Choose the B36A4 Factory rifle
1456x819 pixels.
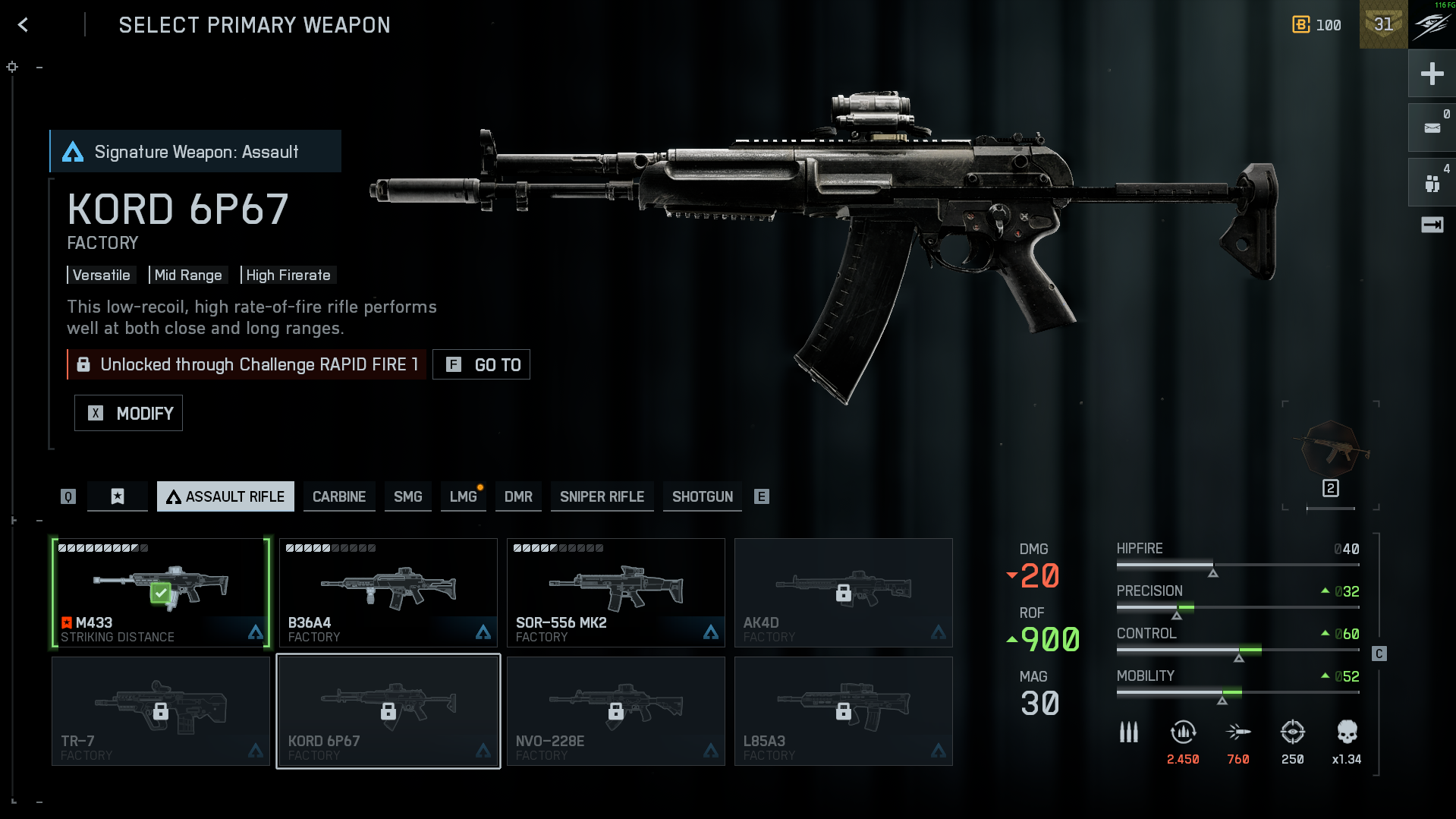pyautogui.click(x=388, y=593)
